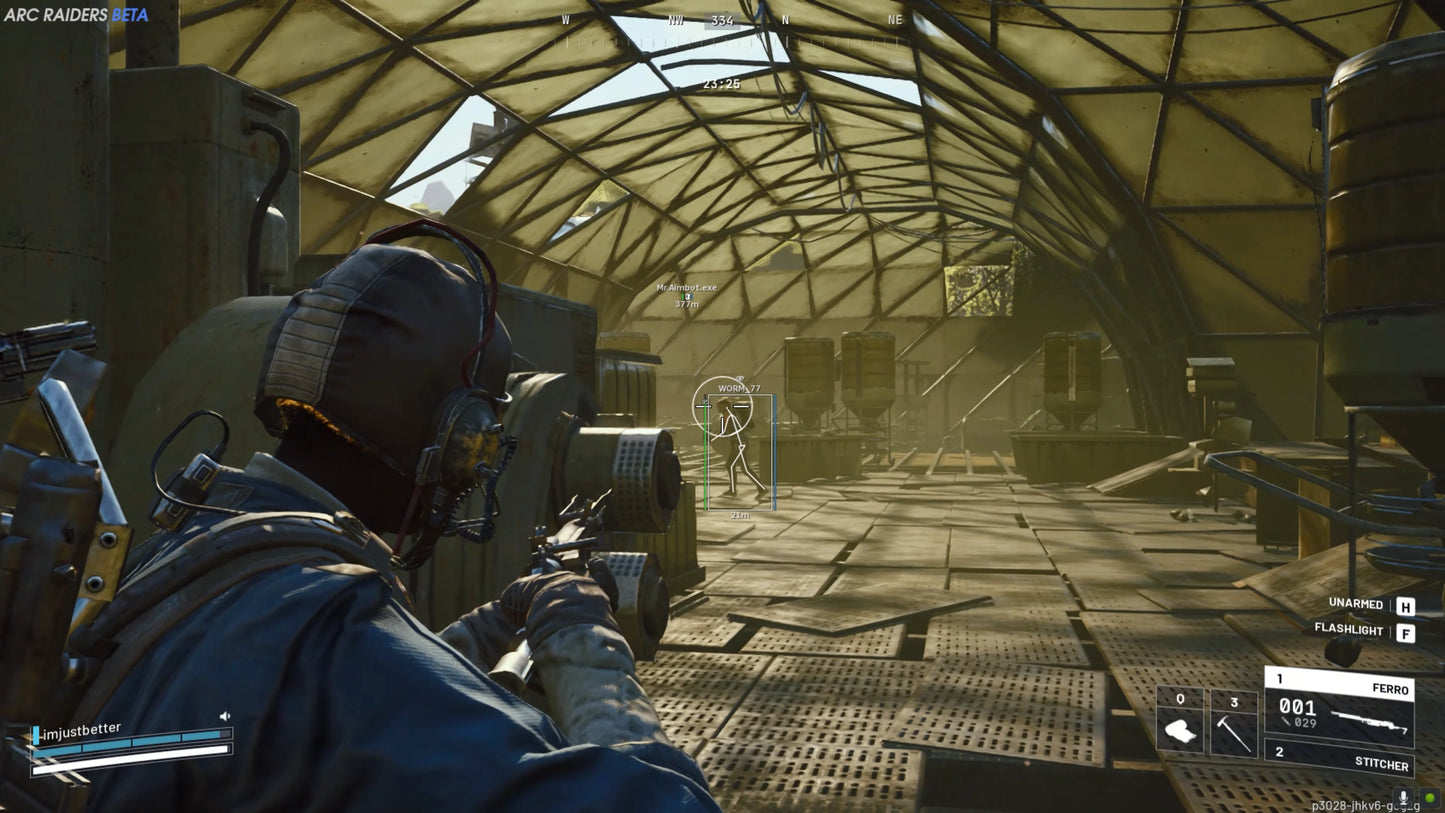Toggle the speaker icon above the shield bar
The height and width of the screenshot is (813, 1445).
click(x=225, y=716)
